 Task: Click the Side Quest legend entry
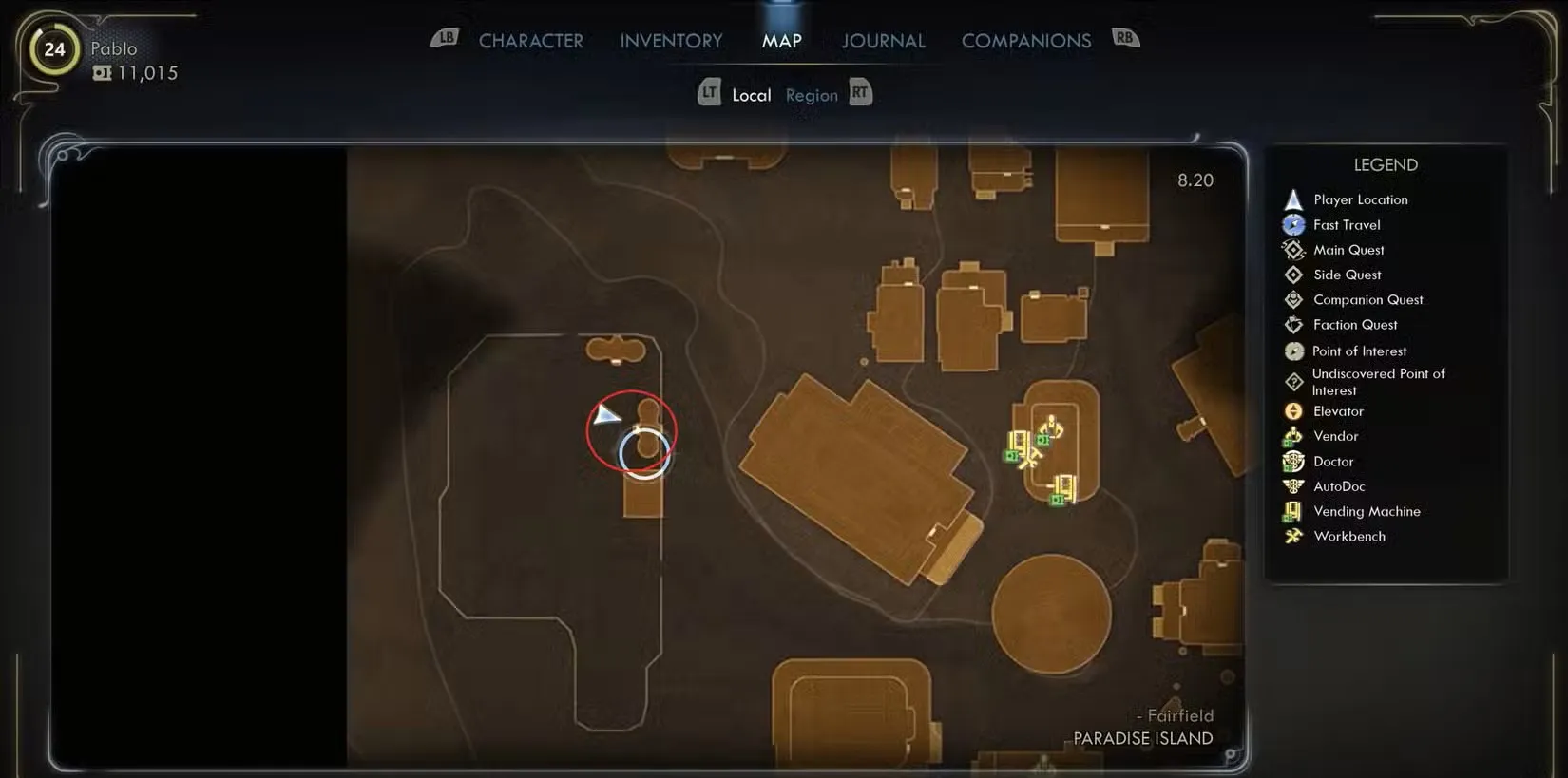coord(1347,275)
